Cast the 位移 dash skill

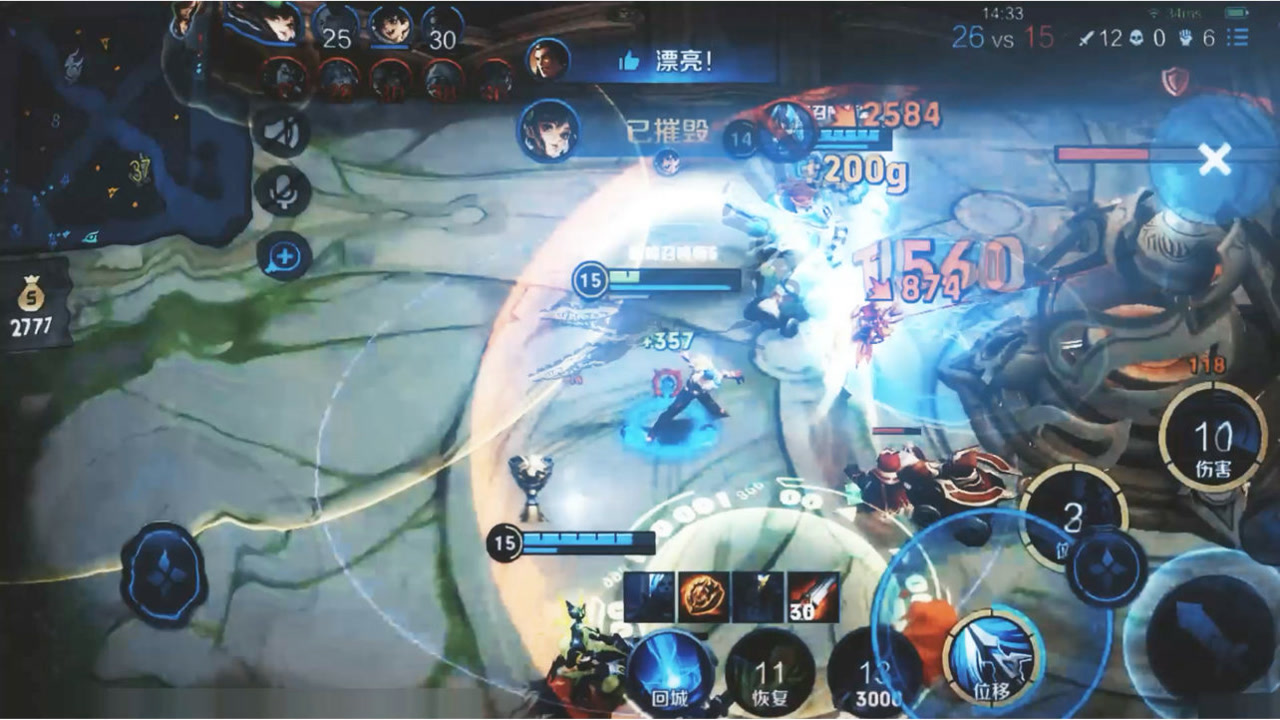coord(993,657)
